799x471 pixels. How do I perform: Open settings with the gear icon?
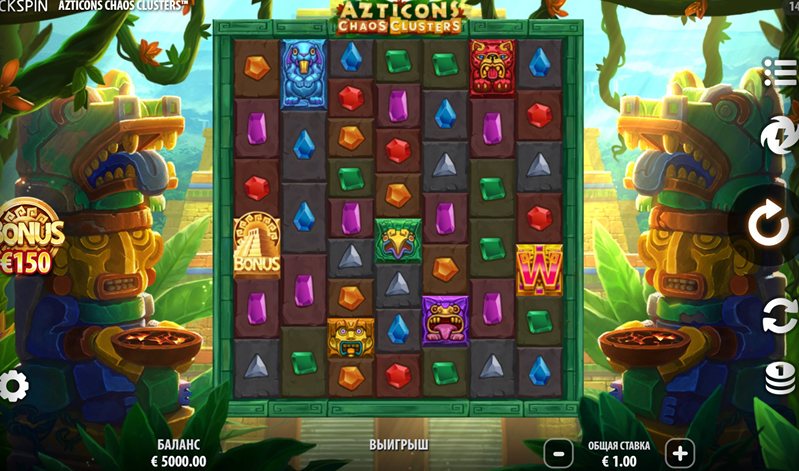[13, 386]
